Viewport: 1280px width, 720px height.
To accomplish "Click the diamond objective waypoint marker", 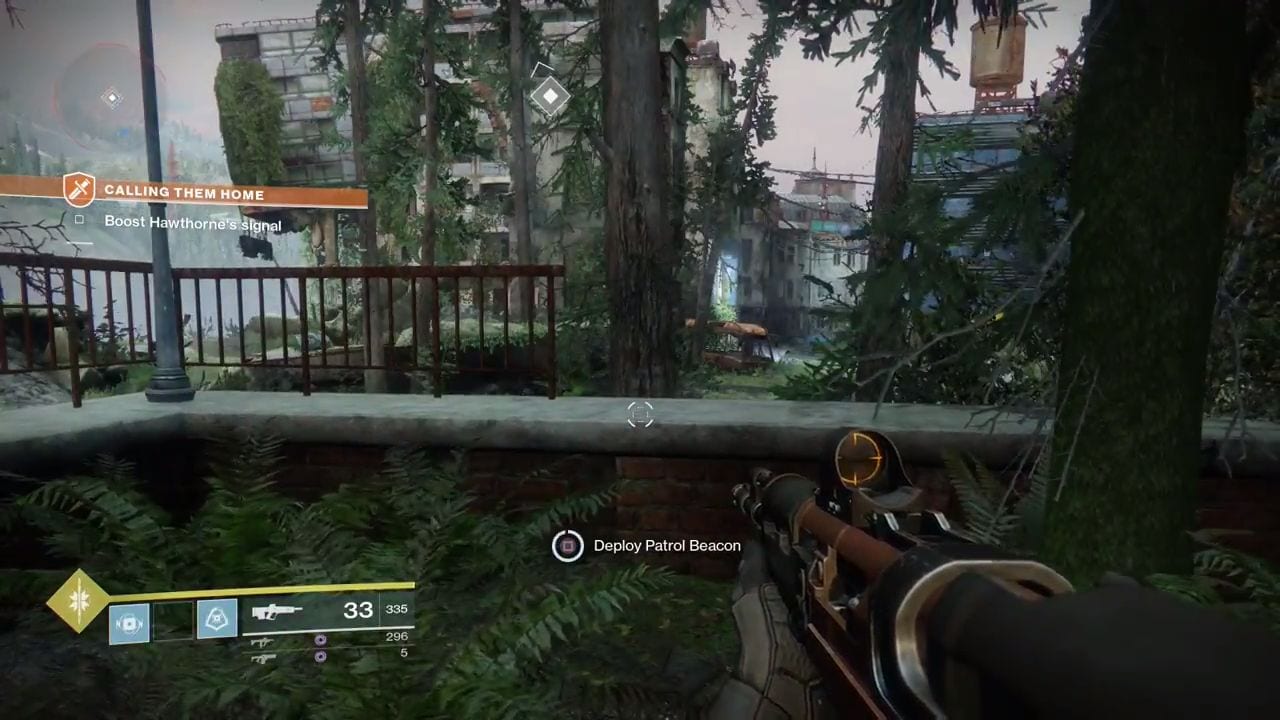I will 549,97.
